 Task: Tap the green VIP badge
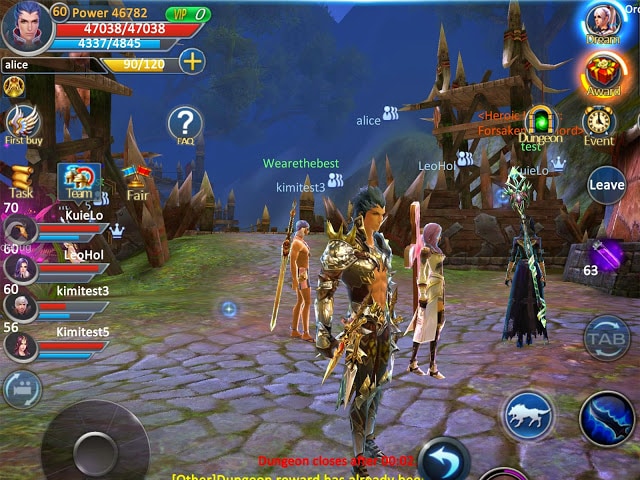click(x=187, y=14)
